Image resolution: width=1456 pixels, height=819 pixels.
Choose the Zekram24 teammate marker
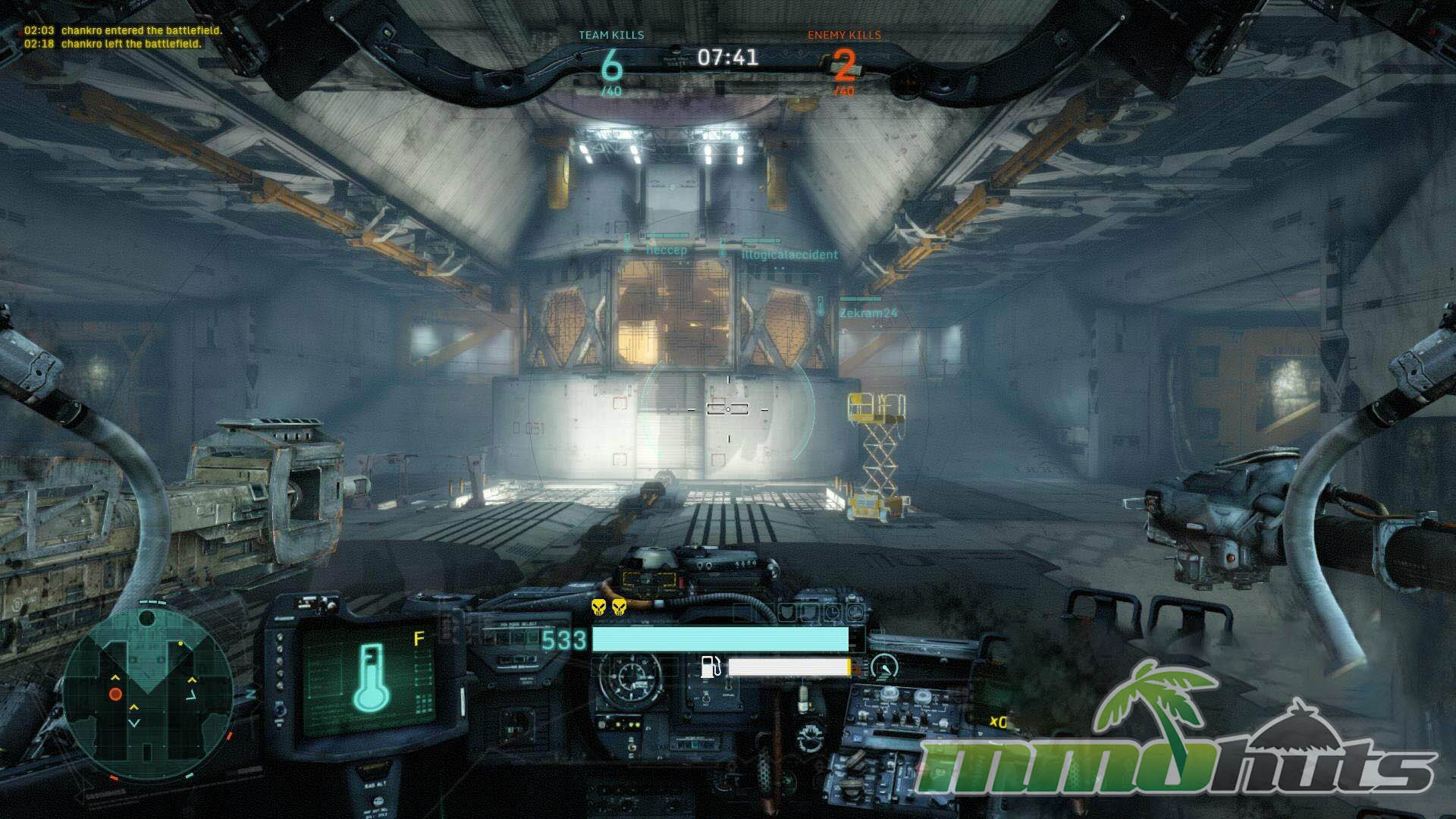pos(868,312)
